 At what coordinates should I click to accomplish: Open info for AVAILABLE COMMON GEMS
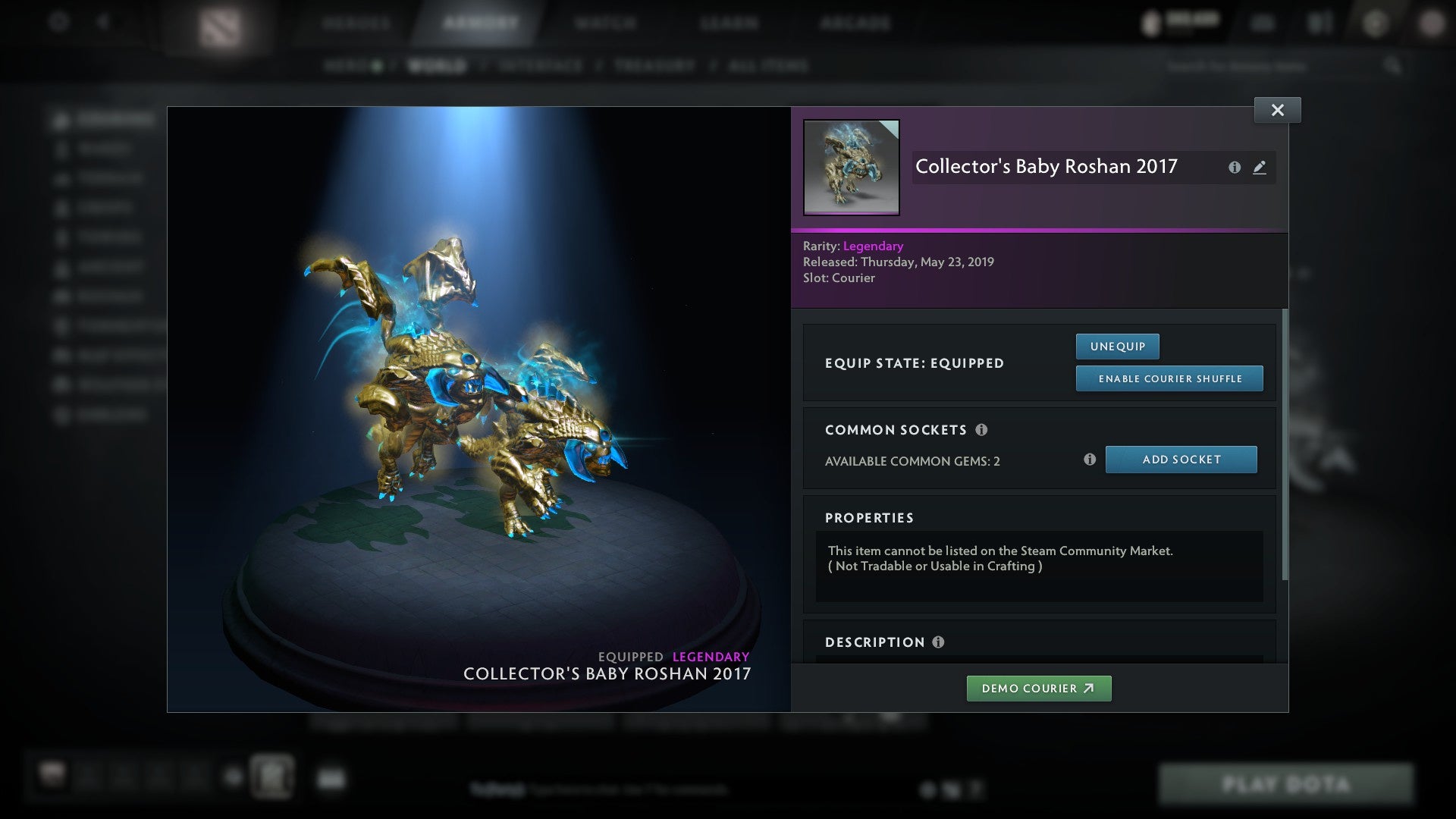(x=1090, y=459)
